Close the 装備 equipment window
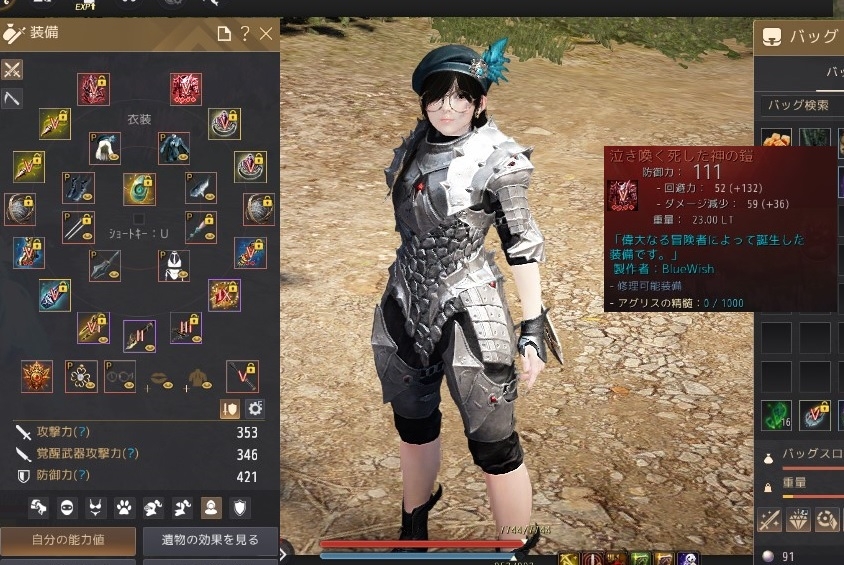Image resolution: width=844 pixels, height=565 pixels. [266, 34]
